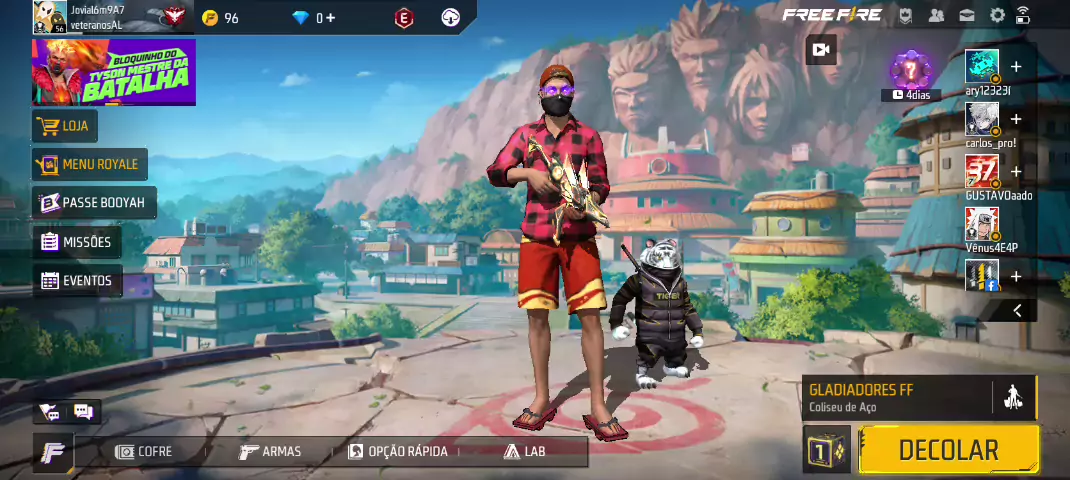Open the mail envelope inbox

[x=967, y=15]
